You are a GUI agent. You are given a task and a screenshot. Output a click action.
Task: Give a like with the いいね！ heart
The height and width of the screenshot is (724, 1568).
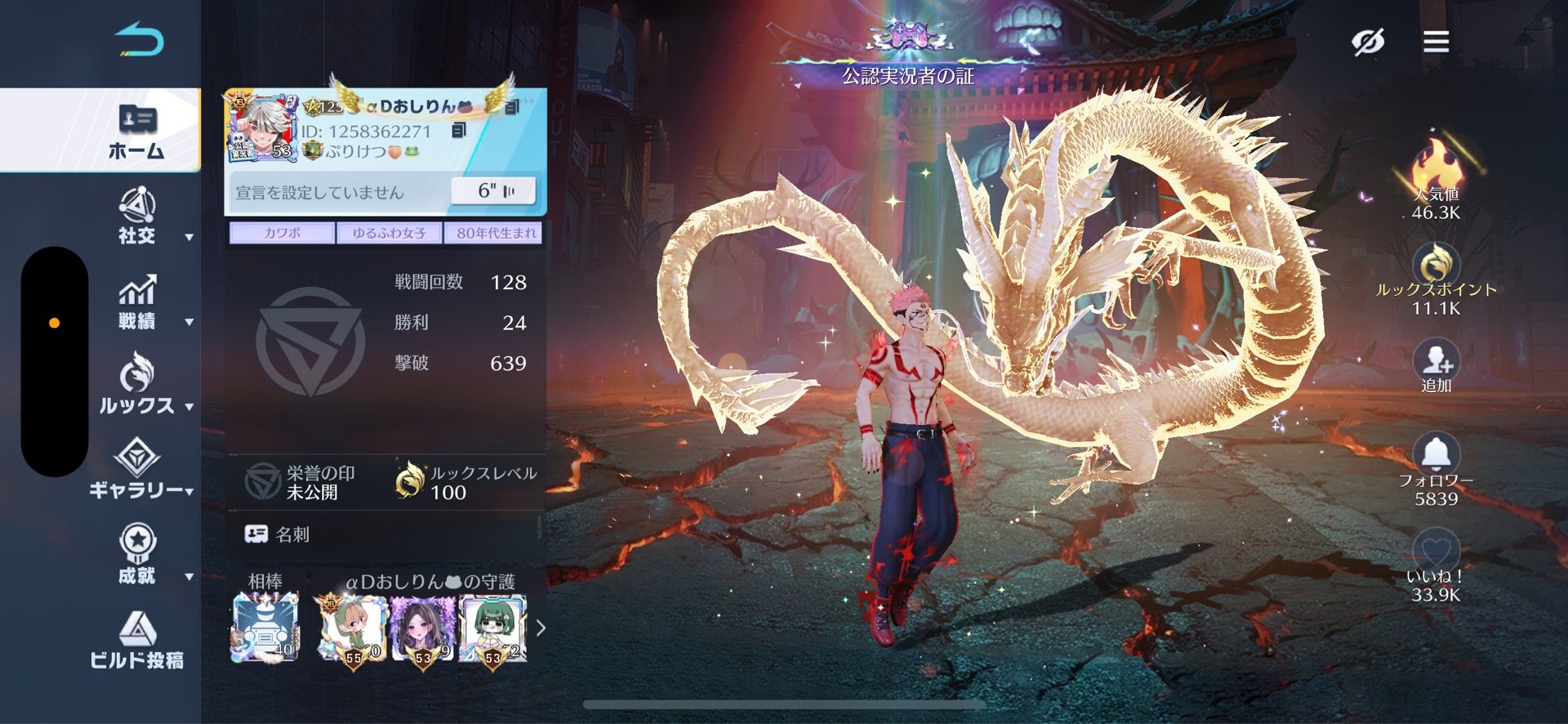pyautogui.click(x=1436, y=549)
